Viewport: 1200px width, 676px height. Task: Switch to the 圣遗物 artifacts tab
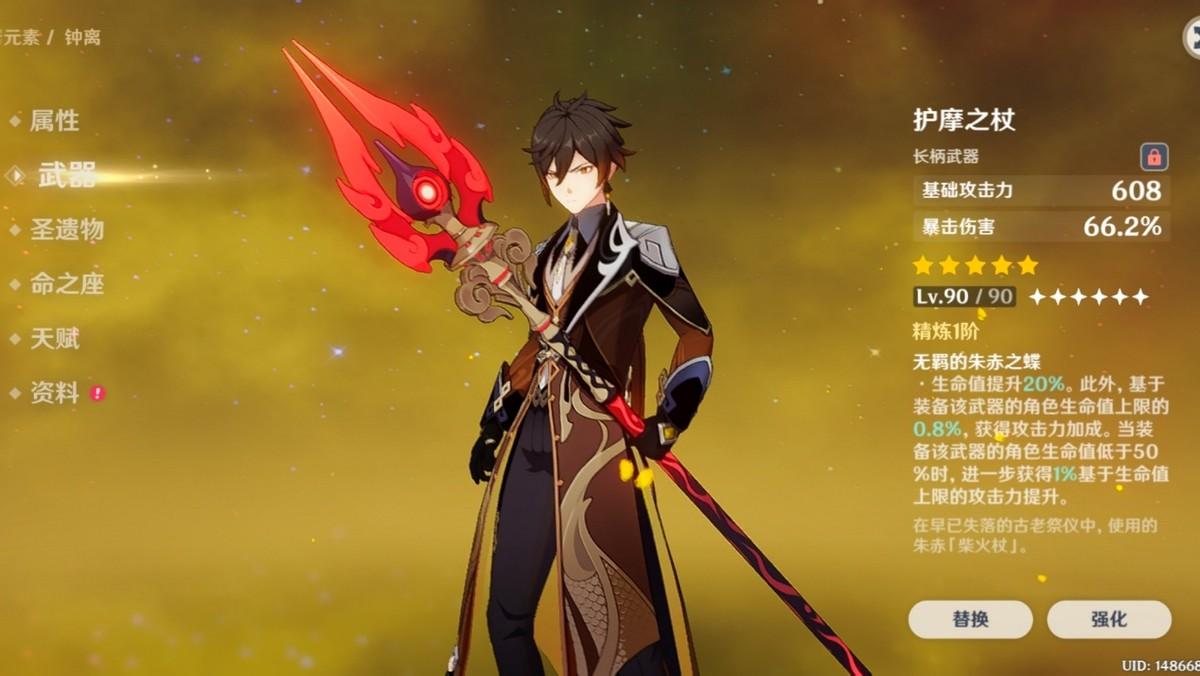[x=66, y=230]
